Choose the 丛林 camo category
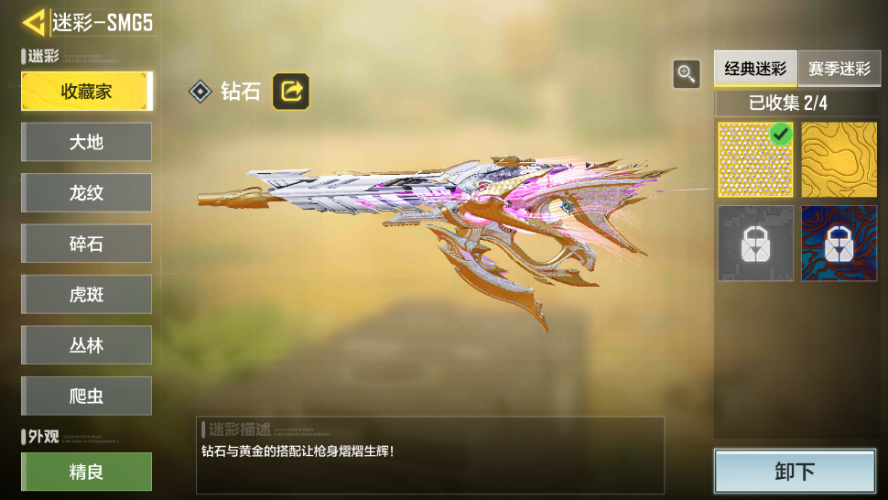The height and width of the screenshot is (500, 888). coord(86,345)
